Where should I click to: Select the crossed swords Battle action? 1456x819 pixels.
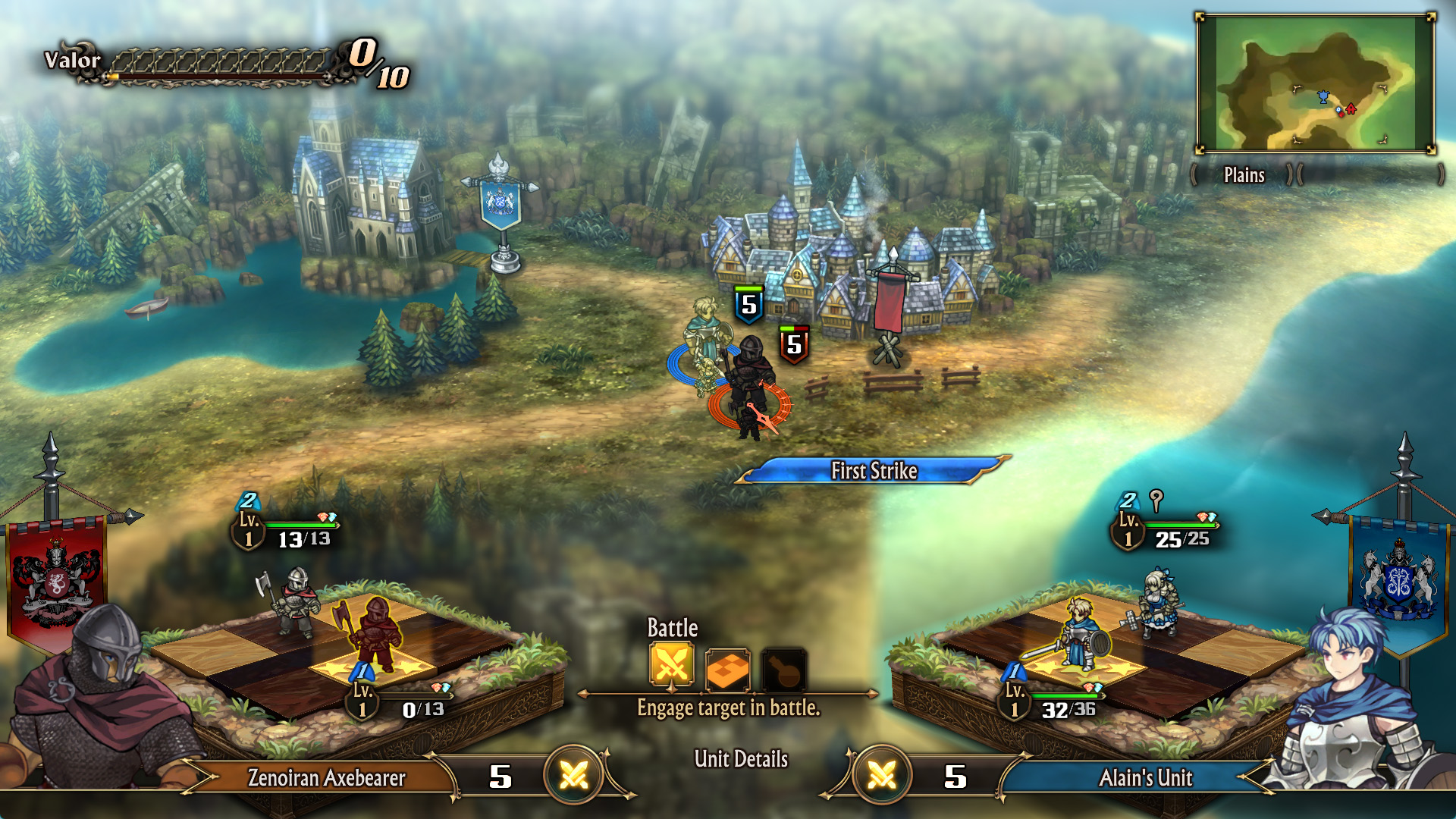(x=672, y=666)
